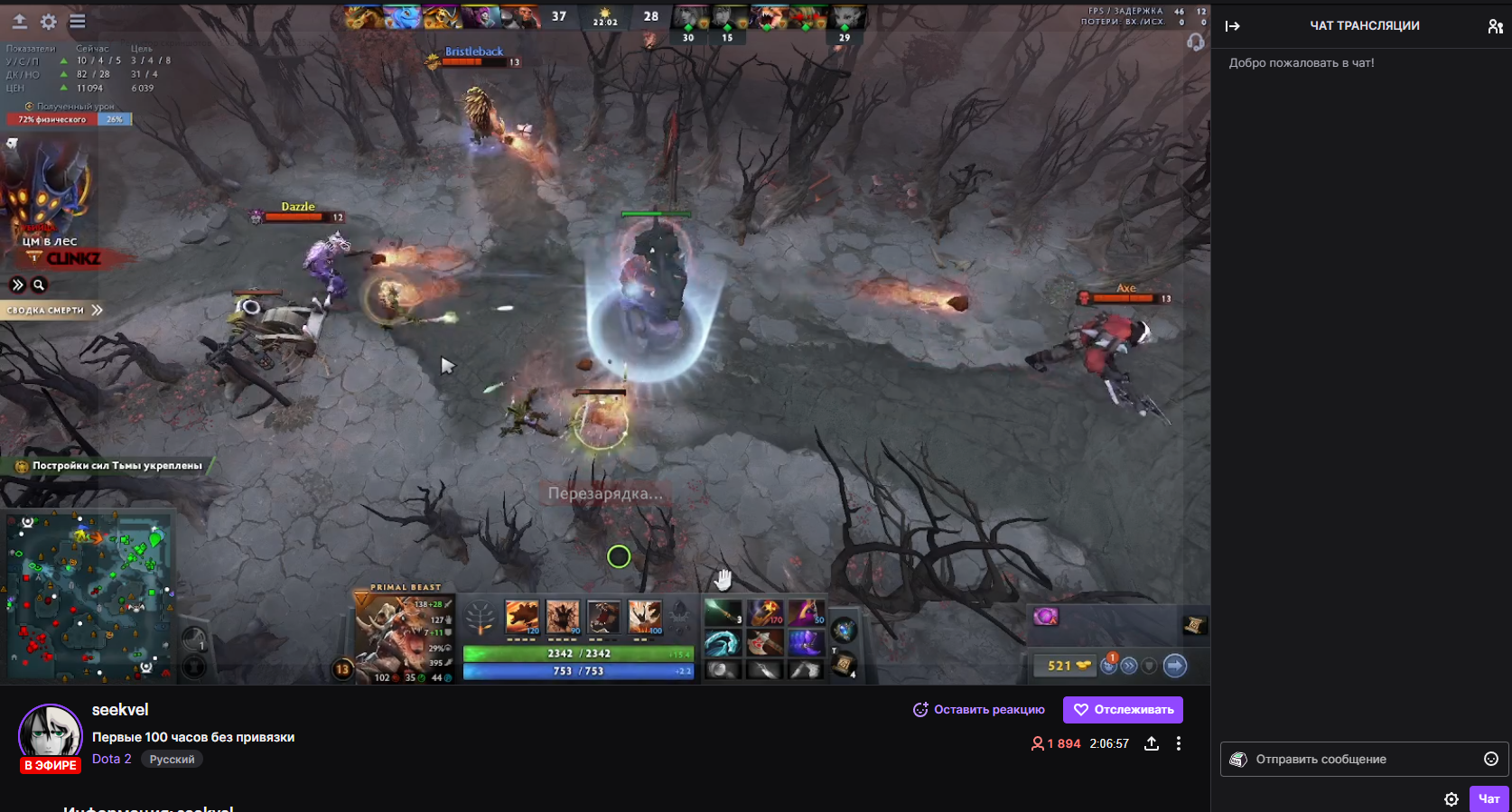Viewport: 1512px width, 812px height.
Task: Activate the Trample ability
Action: point(563,617)
